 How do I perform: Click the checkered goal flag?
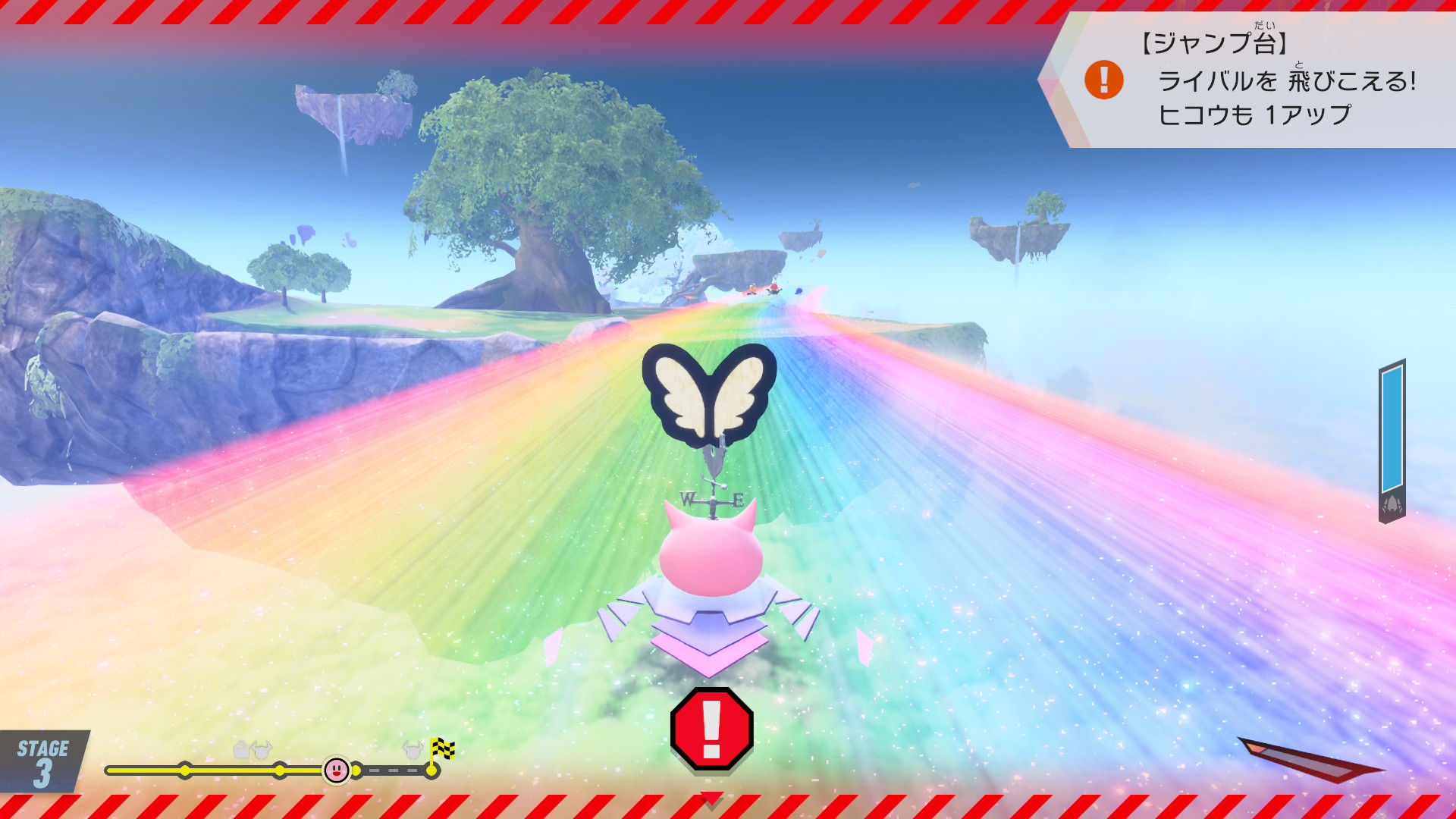pos(441,749)
